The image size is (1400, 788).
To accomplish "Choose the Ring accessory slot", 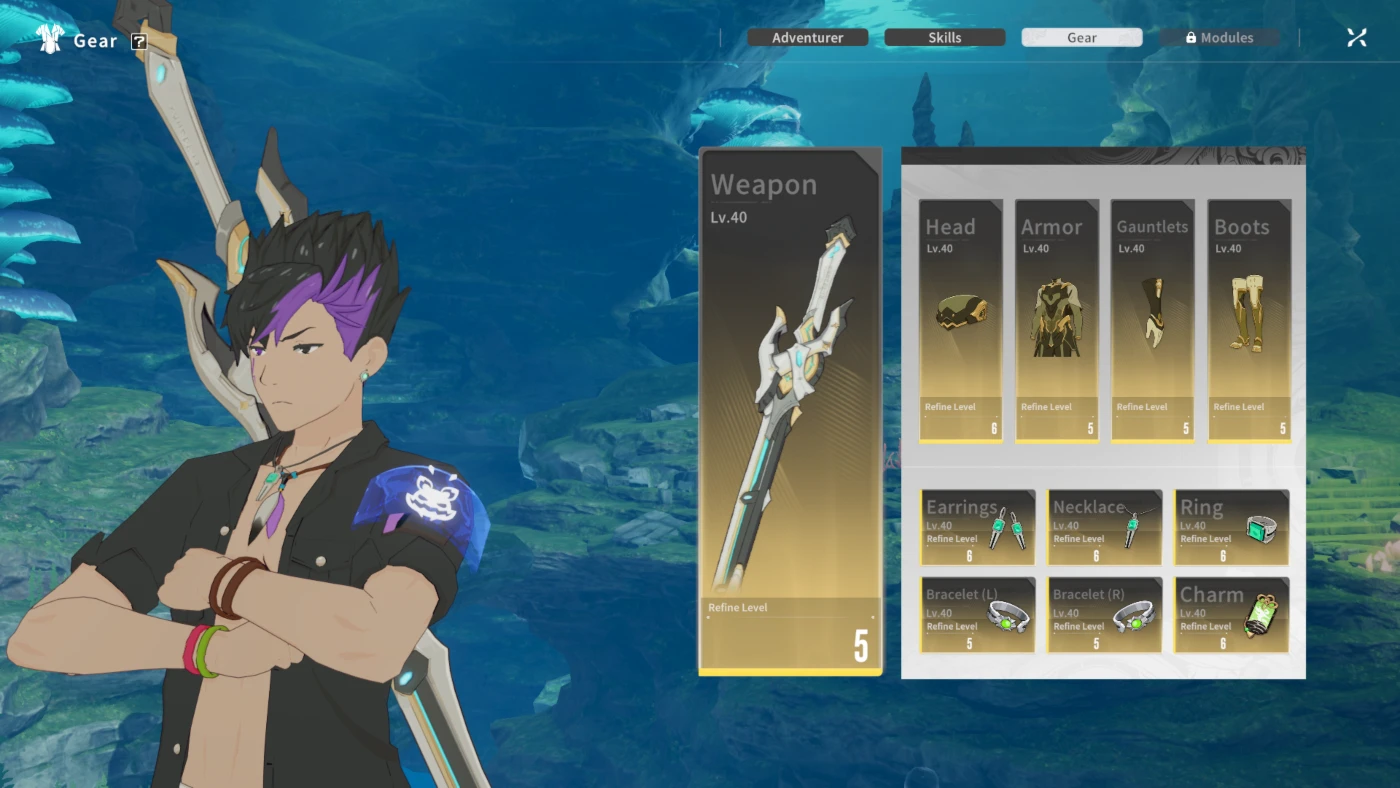I will tap(1231, 528).
